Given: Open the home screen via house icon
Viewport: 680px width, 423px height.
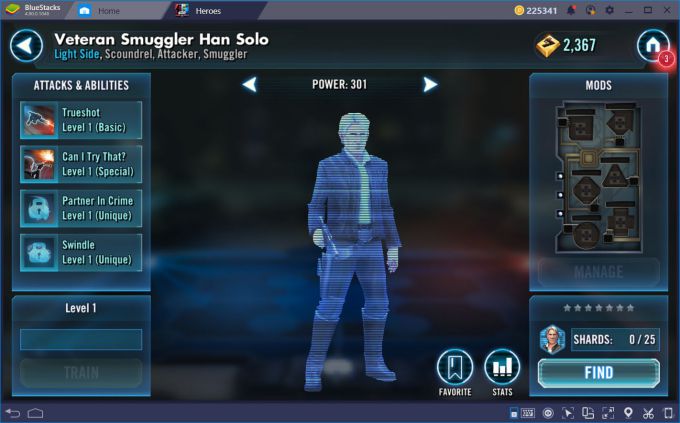Looking at the screenshot, I should (x=652, y=45).
